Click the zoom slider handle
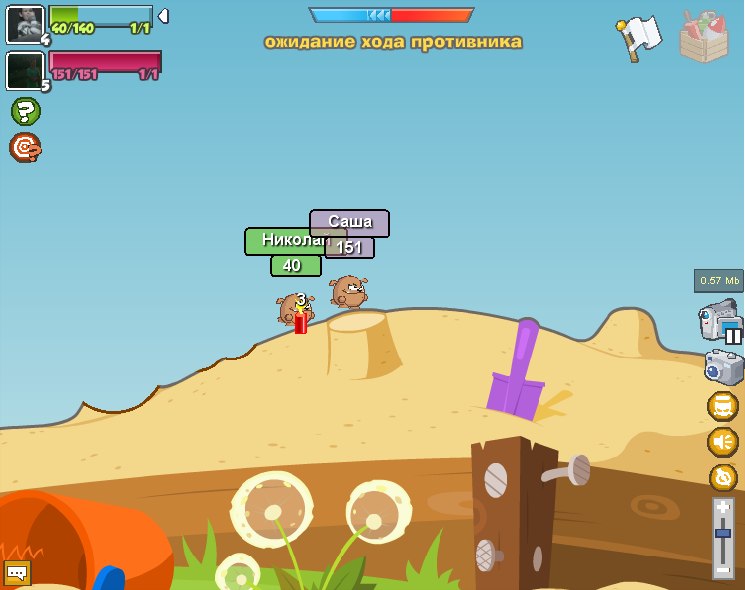Screen dimensions: 745x590 (723, 535)
